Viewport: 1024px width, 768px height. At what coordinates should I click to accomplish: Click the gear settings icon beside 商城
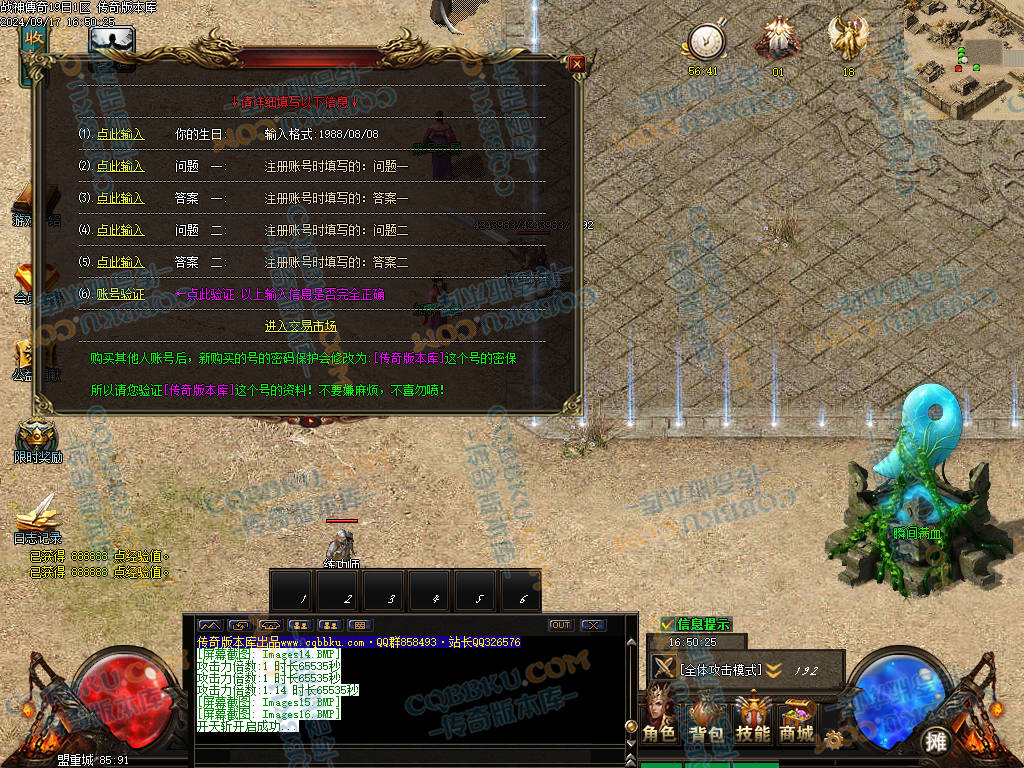tap(834, 740)
